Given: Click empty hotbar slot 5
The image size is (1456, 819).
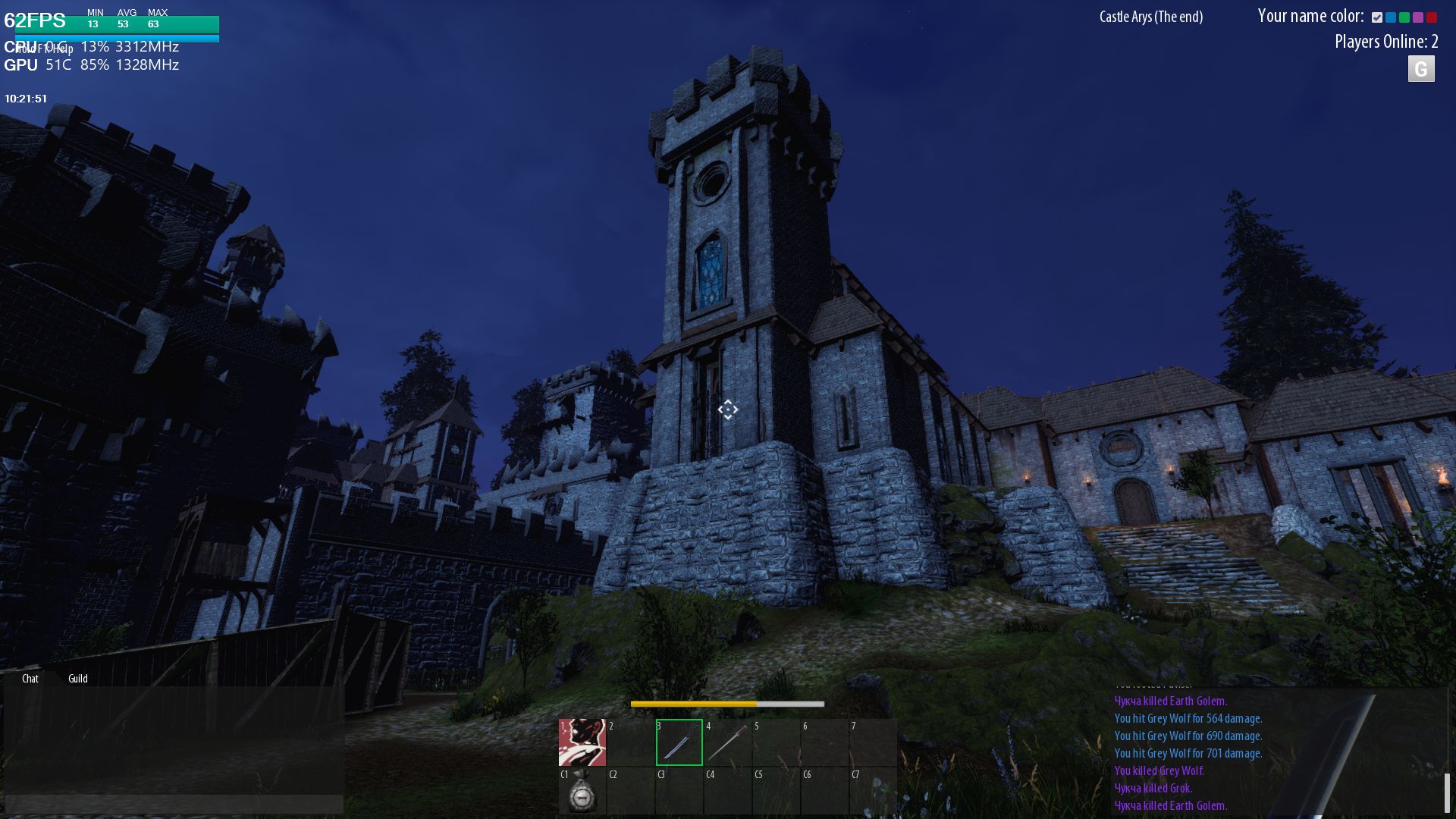Looking at the screenshot, I should click(777, 743).
